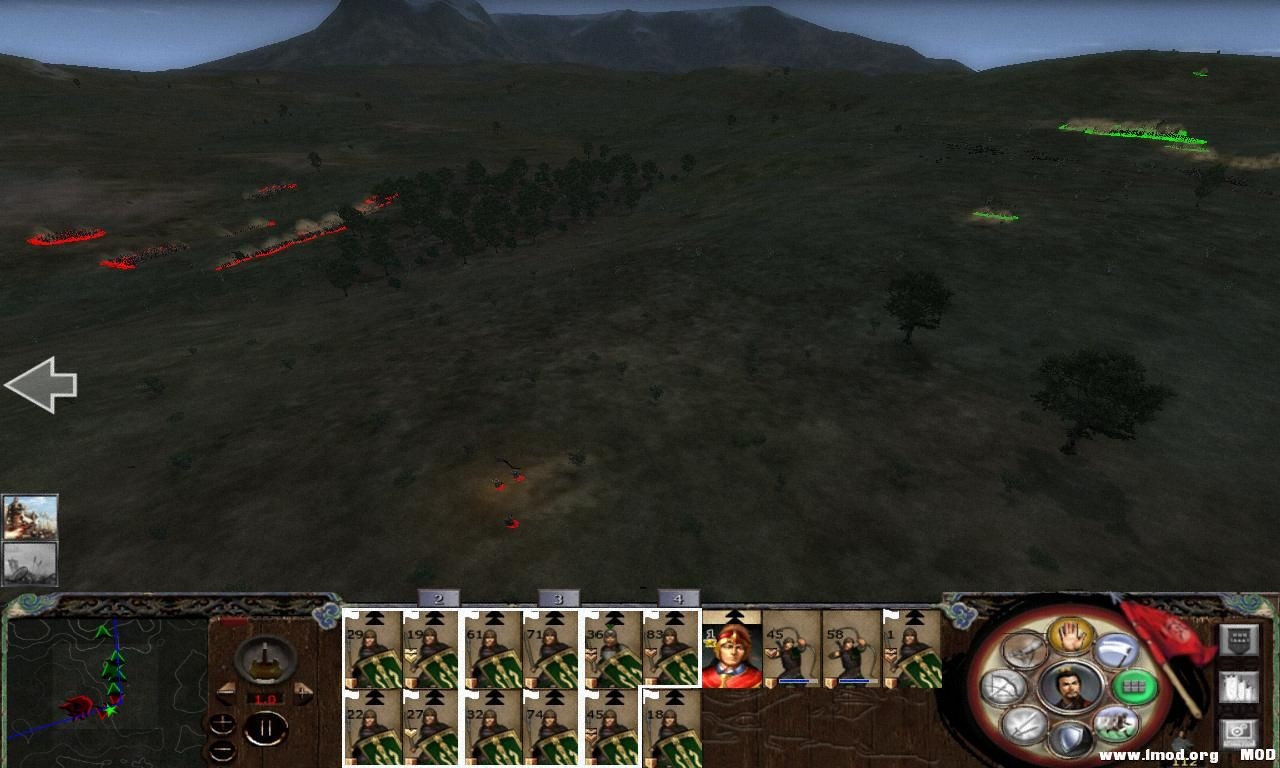Click the scythe special ability icon

coord(1116,650)
